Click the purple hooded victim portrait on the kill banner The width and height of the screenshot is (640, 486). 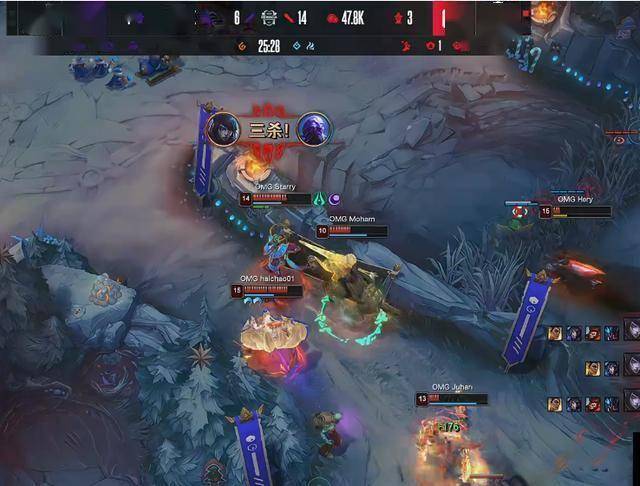[313, 129]
